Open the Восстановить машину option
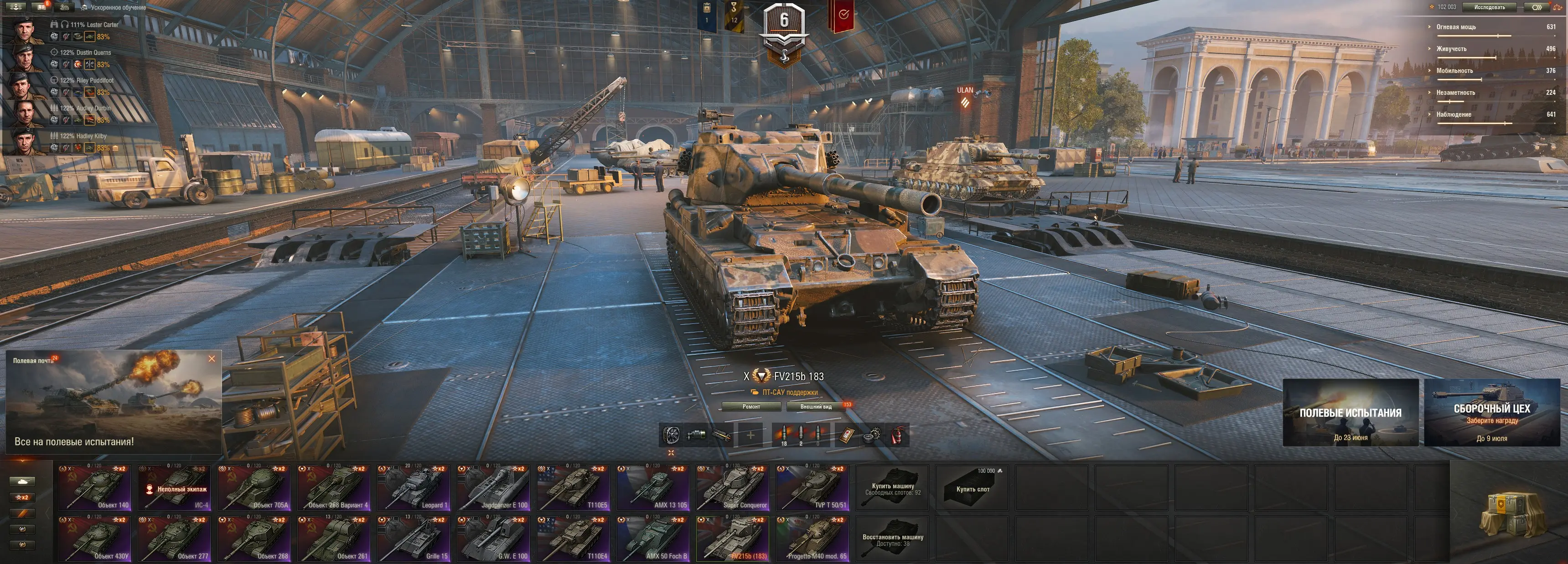Image resolution: width=1568 pixels, height=564 pixels. 892,539
